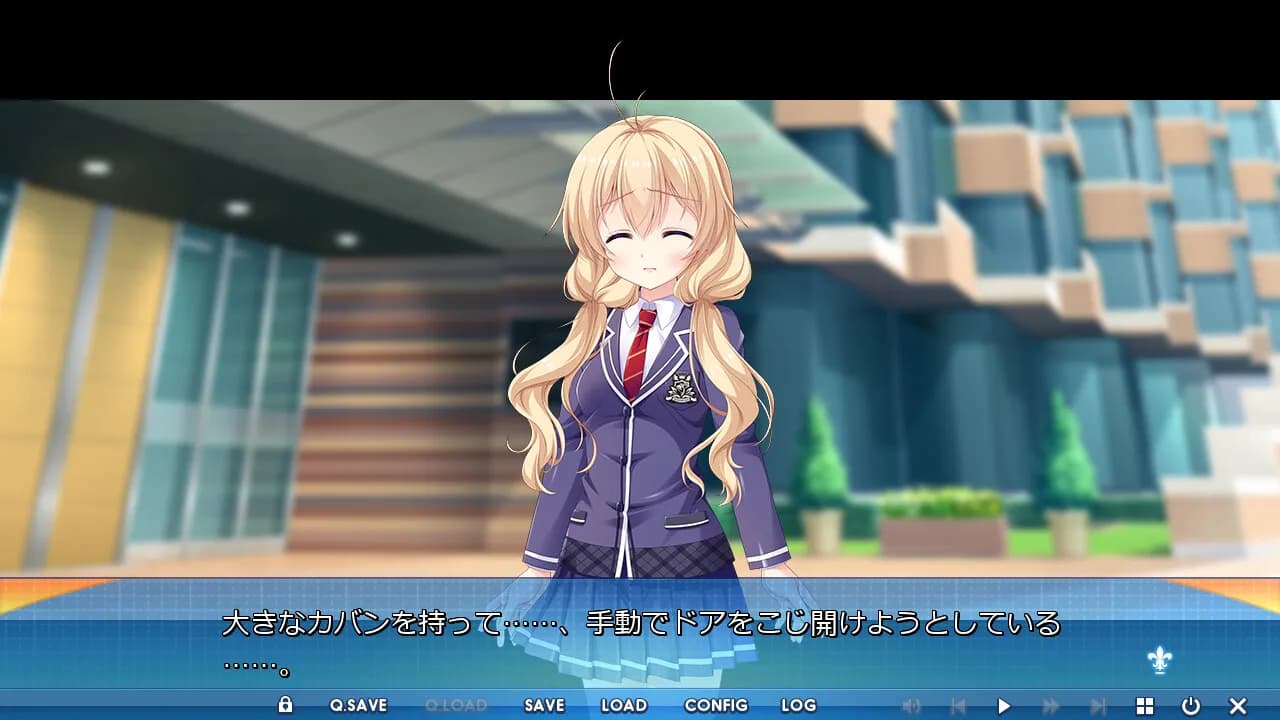The image size is (1280, 720).
Task: Click LOAD to open the load screen
Action: pyautogui.click(x=622, y=705)
